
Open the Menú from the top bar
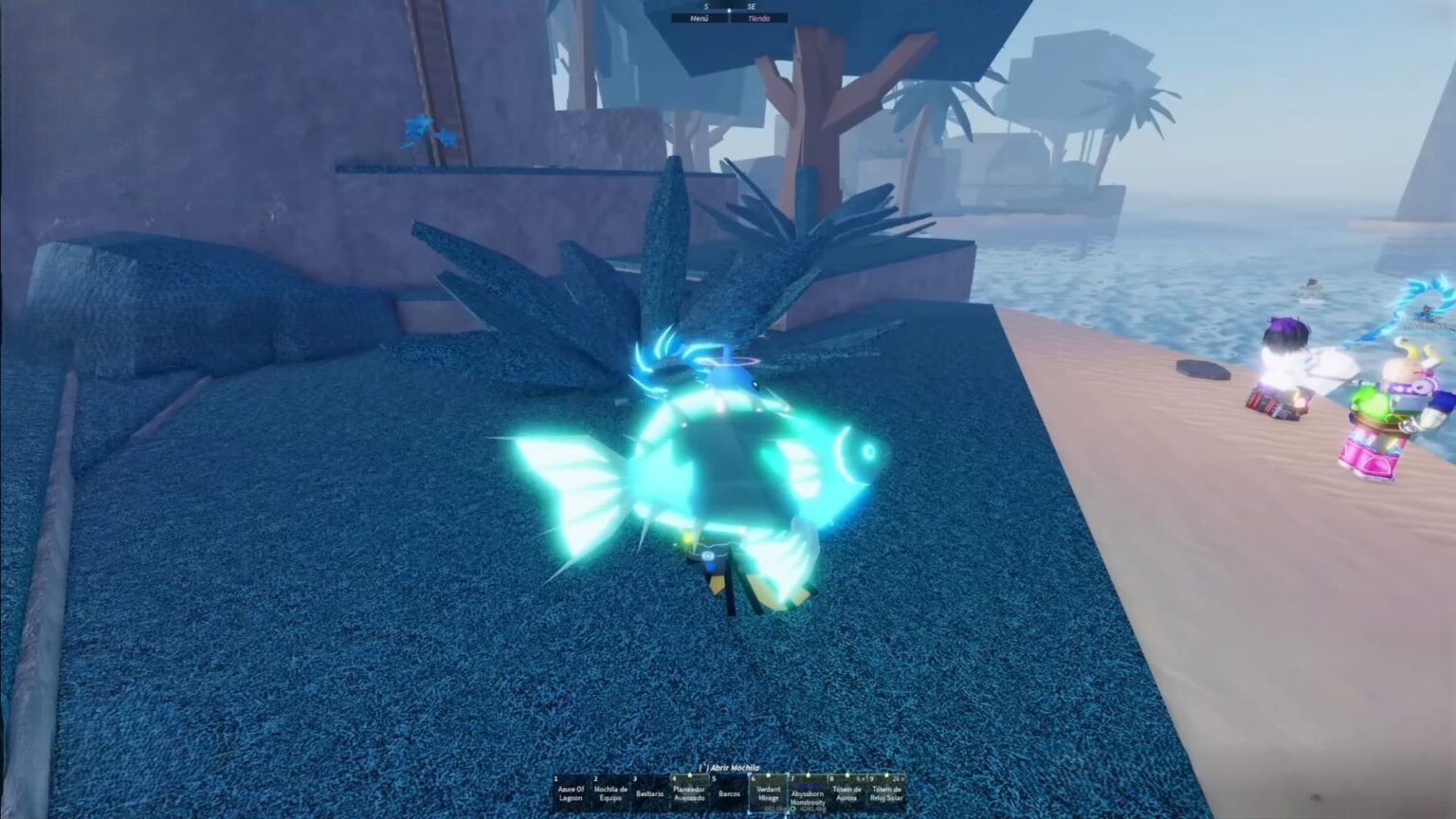coord(700,17)
